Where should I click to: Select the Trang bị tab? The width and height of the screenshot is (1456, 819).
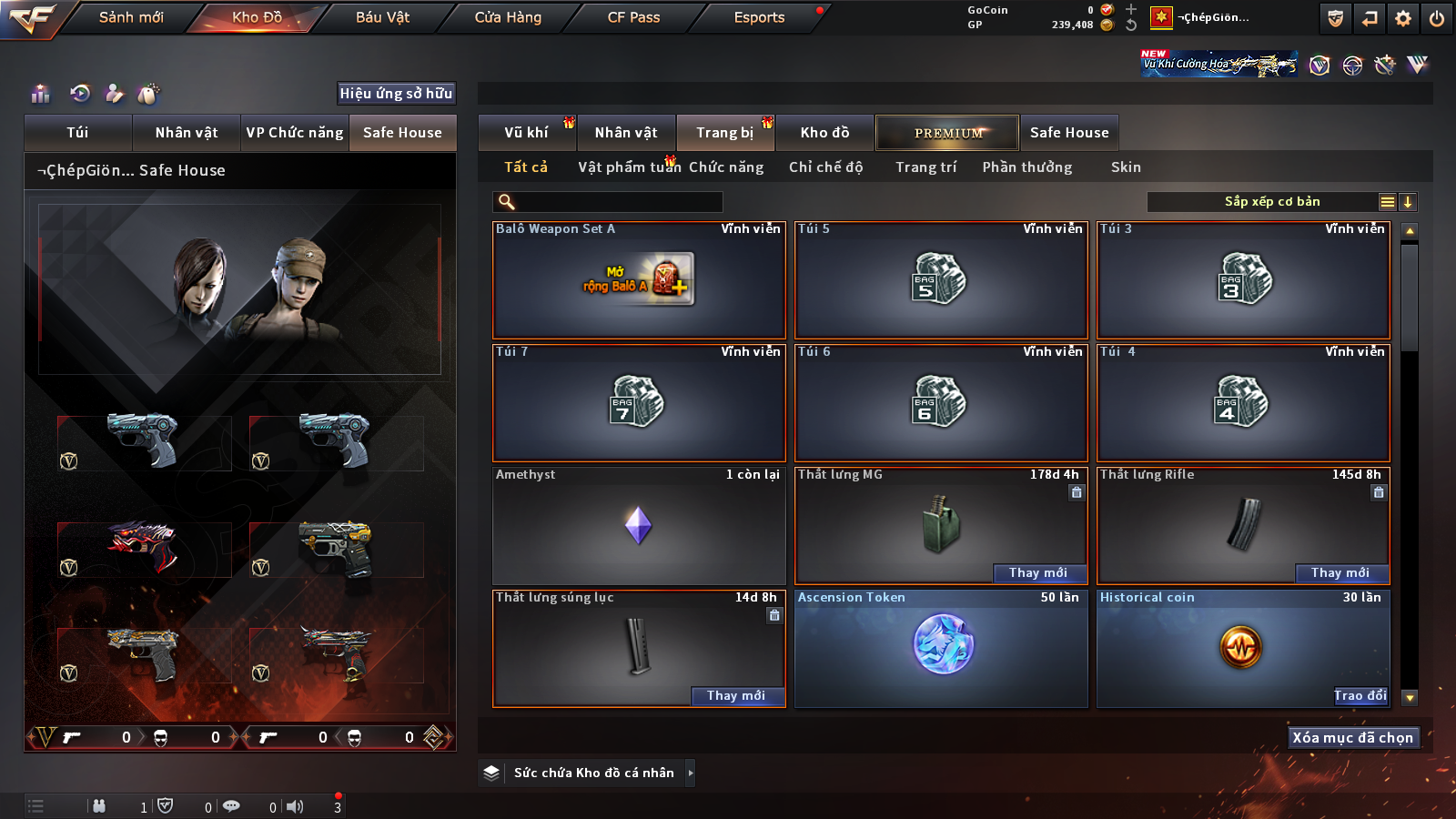point(724,133)
